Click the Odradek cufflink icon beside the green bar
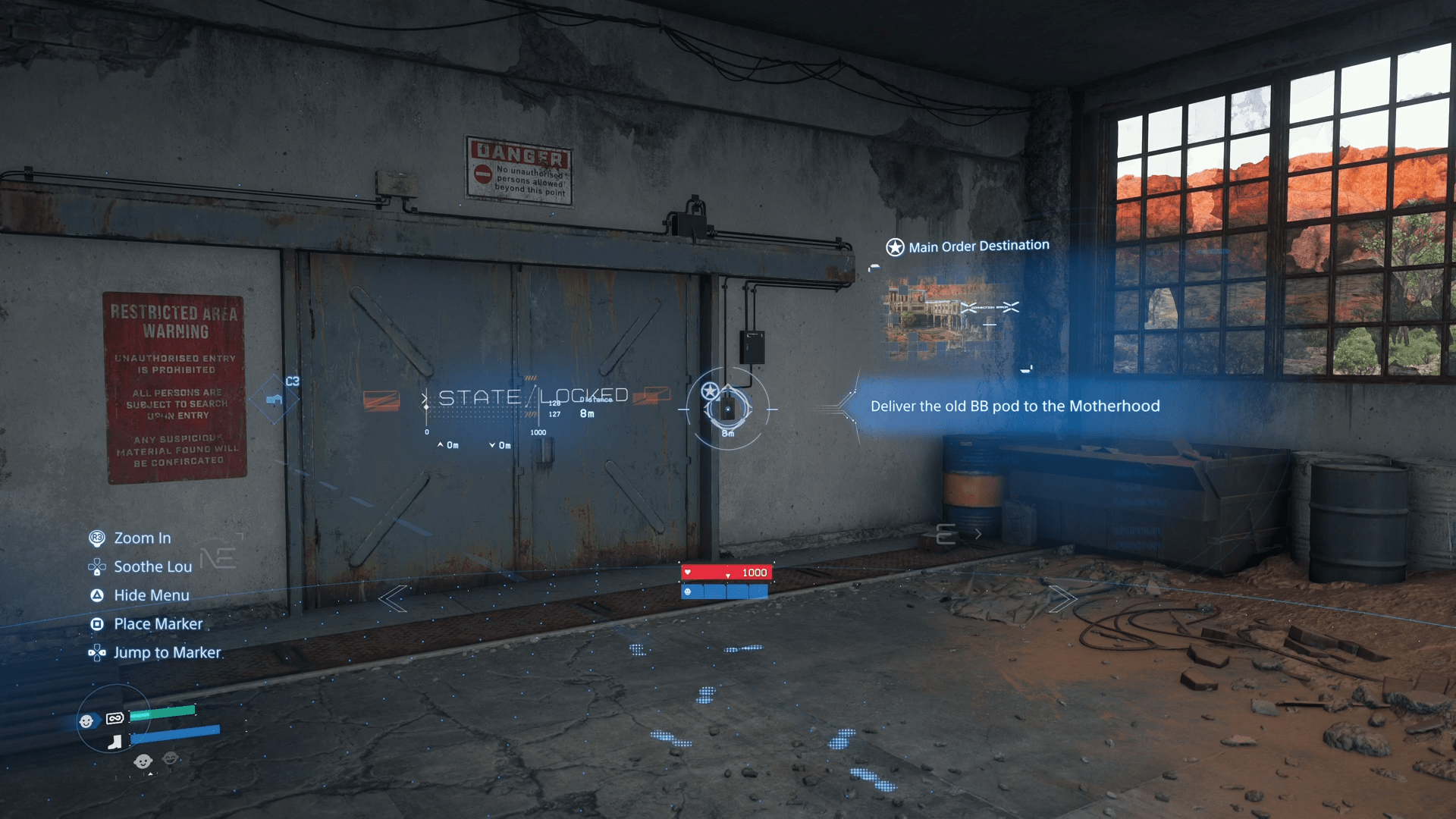The height and width of the screenshot is (819, 1456). click(x=115, y=718)
